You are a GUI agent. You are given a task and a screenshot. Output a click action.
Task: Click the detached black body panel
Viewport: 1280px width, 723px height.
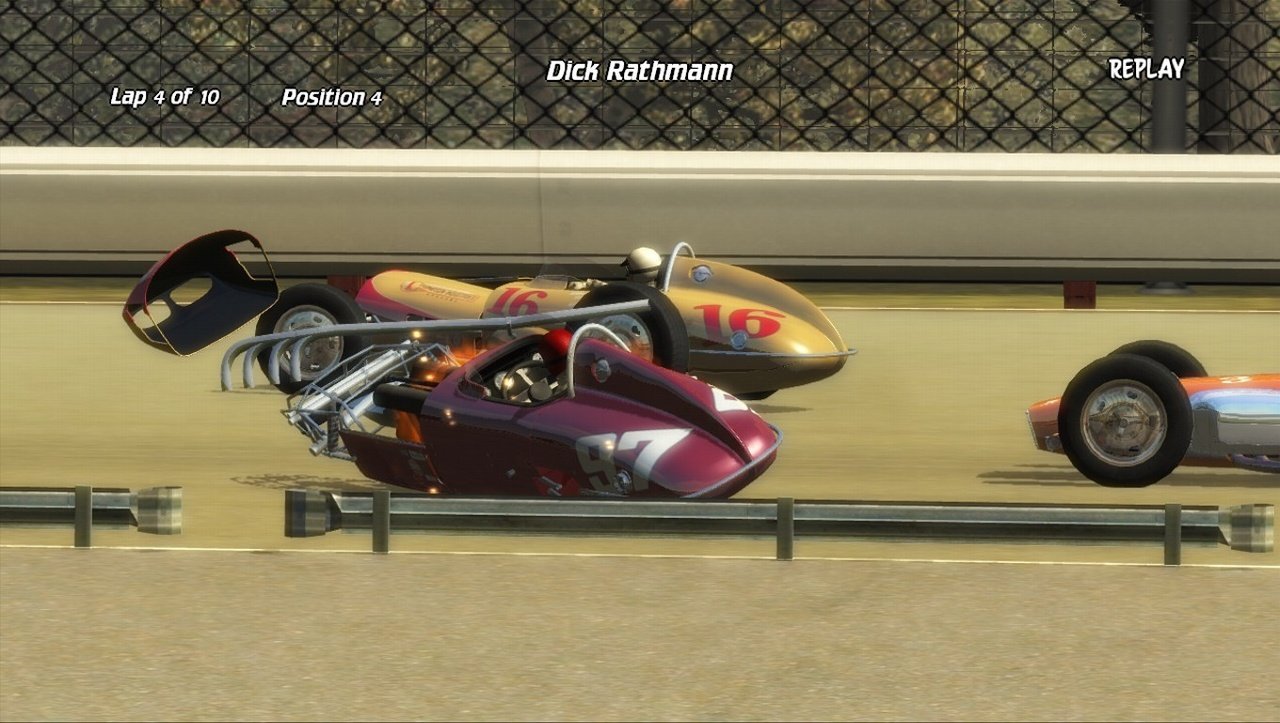pos(200,290)
